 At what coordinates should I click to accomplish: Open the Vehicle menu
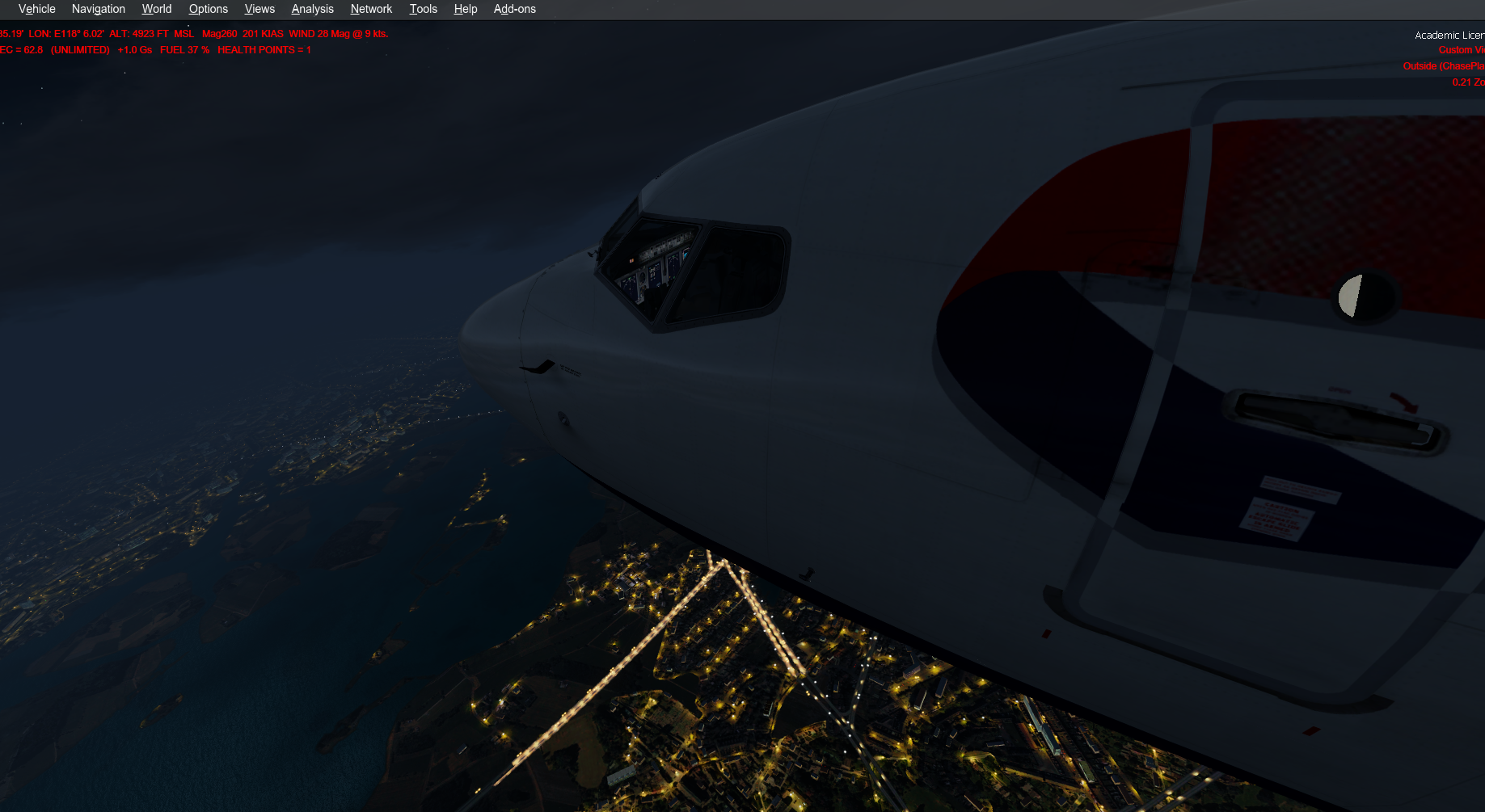36,9
